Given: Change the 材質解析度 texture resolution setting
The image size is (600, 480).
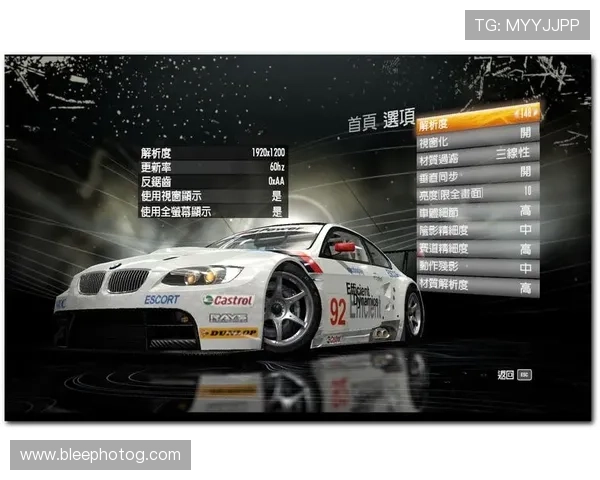Looking at the screenshot, I should 478,287.
